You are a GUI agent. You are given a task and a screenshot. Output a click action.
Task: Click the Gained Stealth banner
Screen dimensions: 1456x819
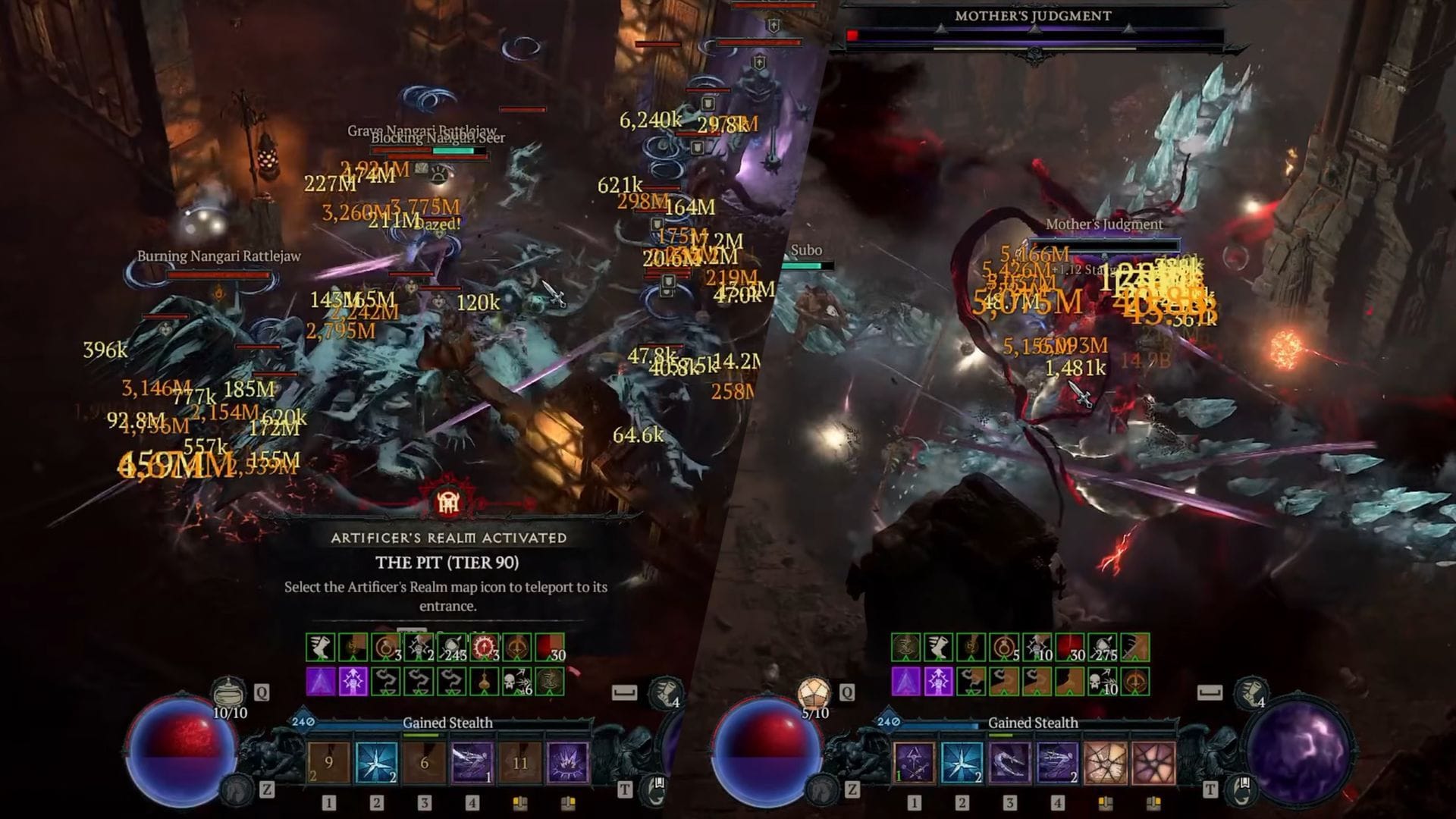(447, 723)
